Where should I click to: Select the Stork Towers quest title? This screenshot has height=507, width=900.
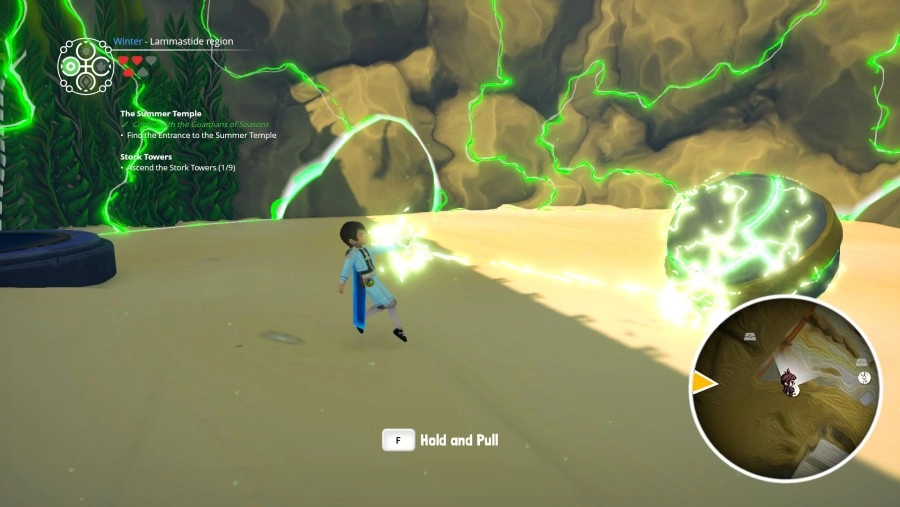[146, 156]
